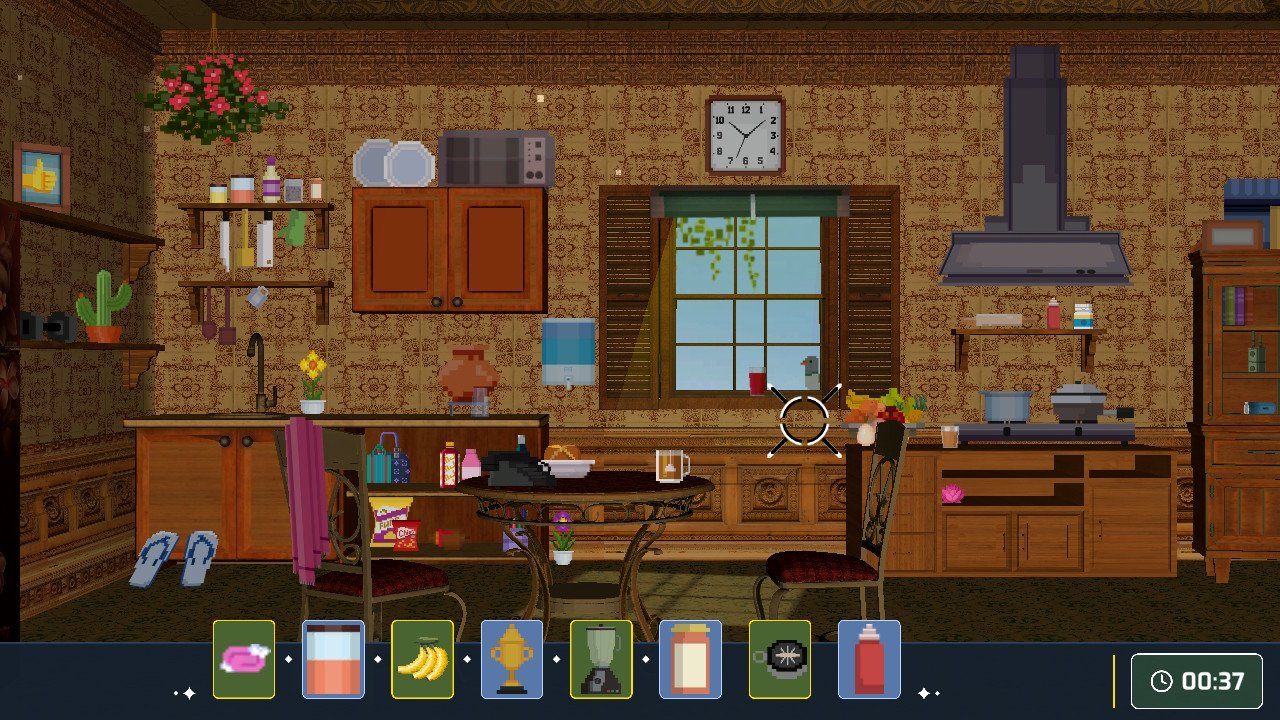Viewport: 1280px width, 720px height.
Task: Select the golden trophy item card
Action: coord(512,659)
